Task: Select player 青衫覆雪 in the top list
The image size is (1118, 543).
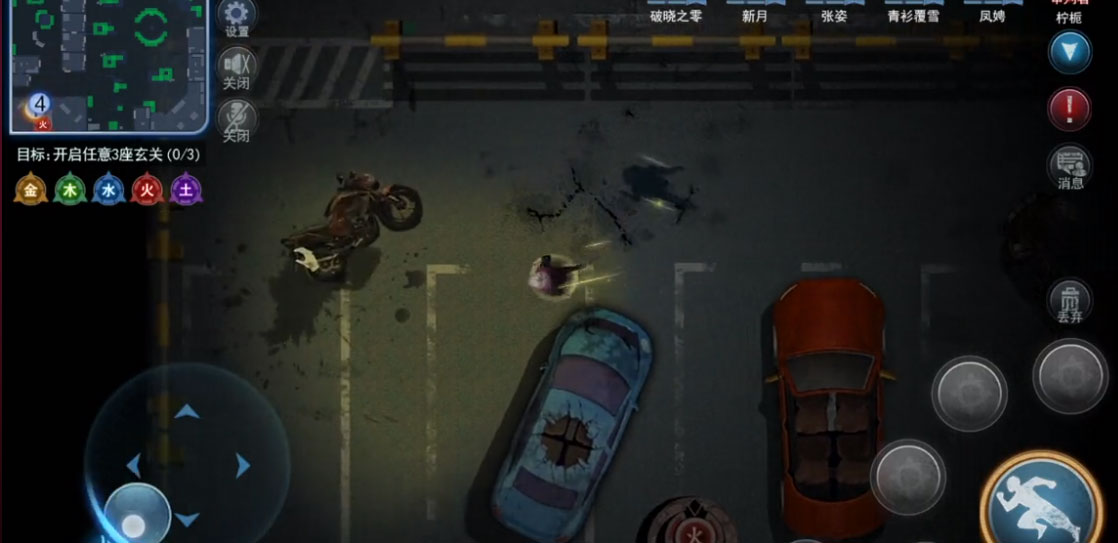Action: coord(913,14)
